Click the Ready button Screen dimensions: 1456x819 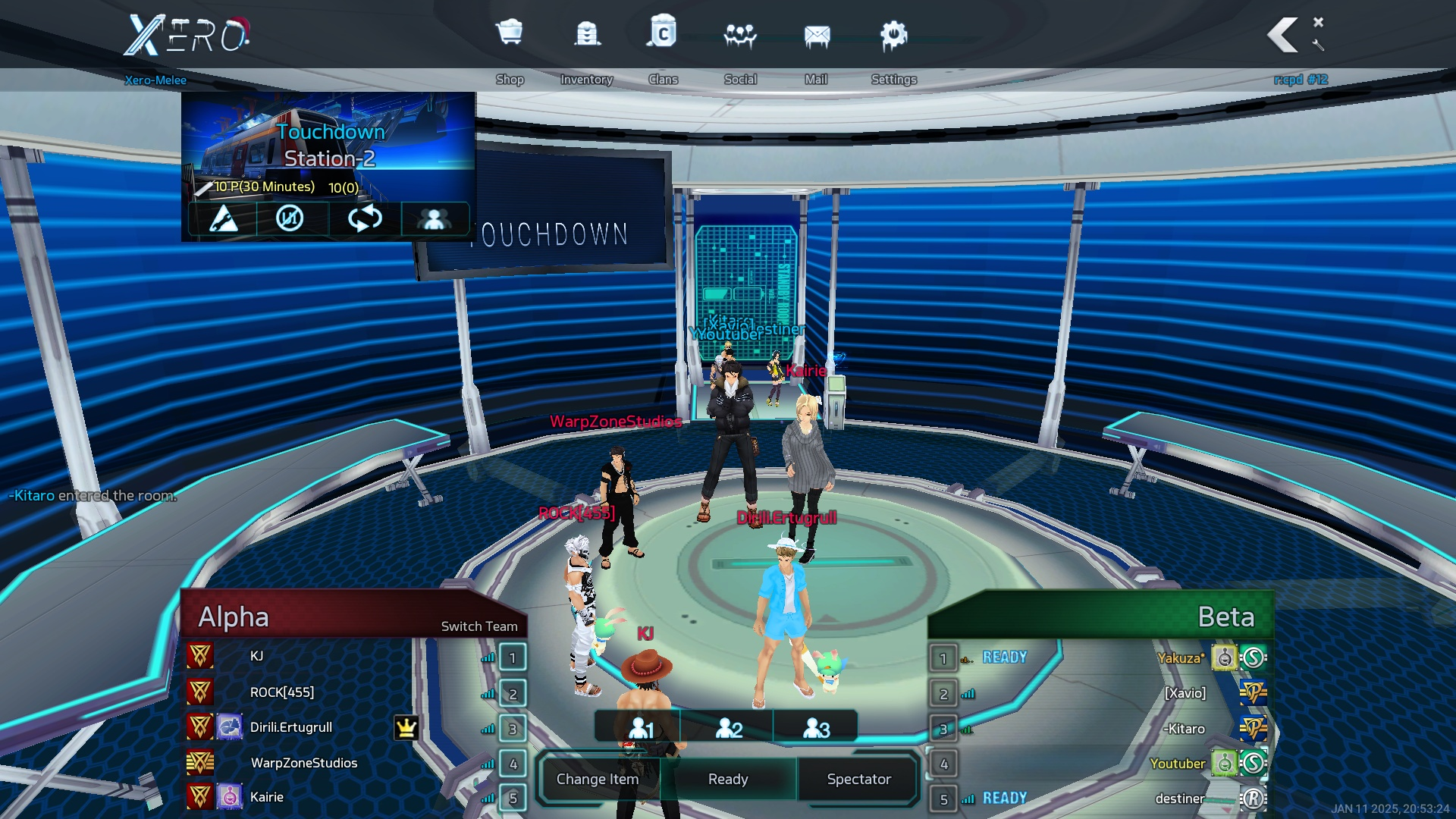click(x=728, y=779)
